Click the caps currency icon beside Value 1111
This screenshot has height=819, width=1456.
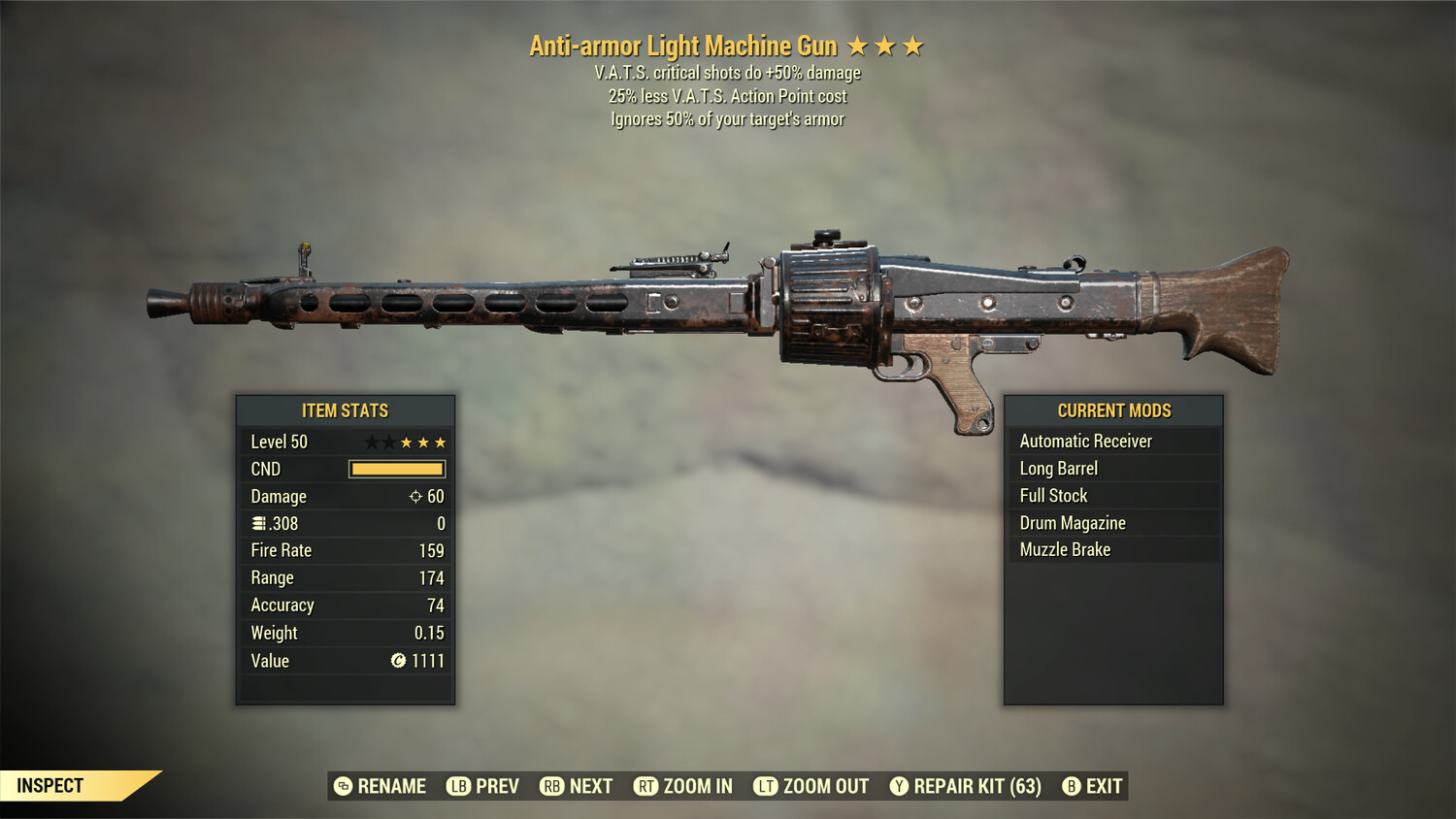click(396, 661)
